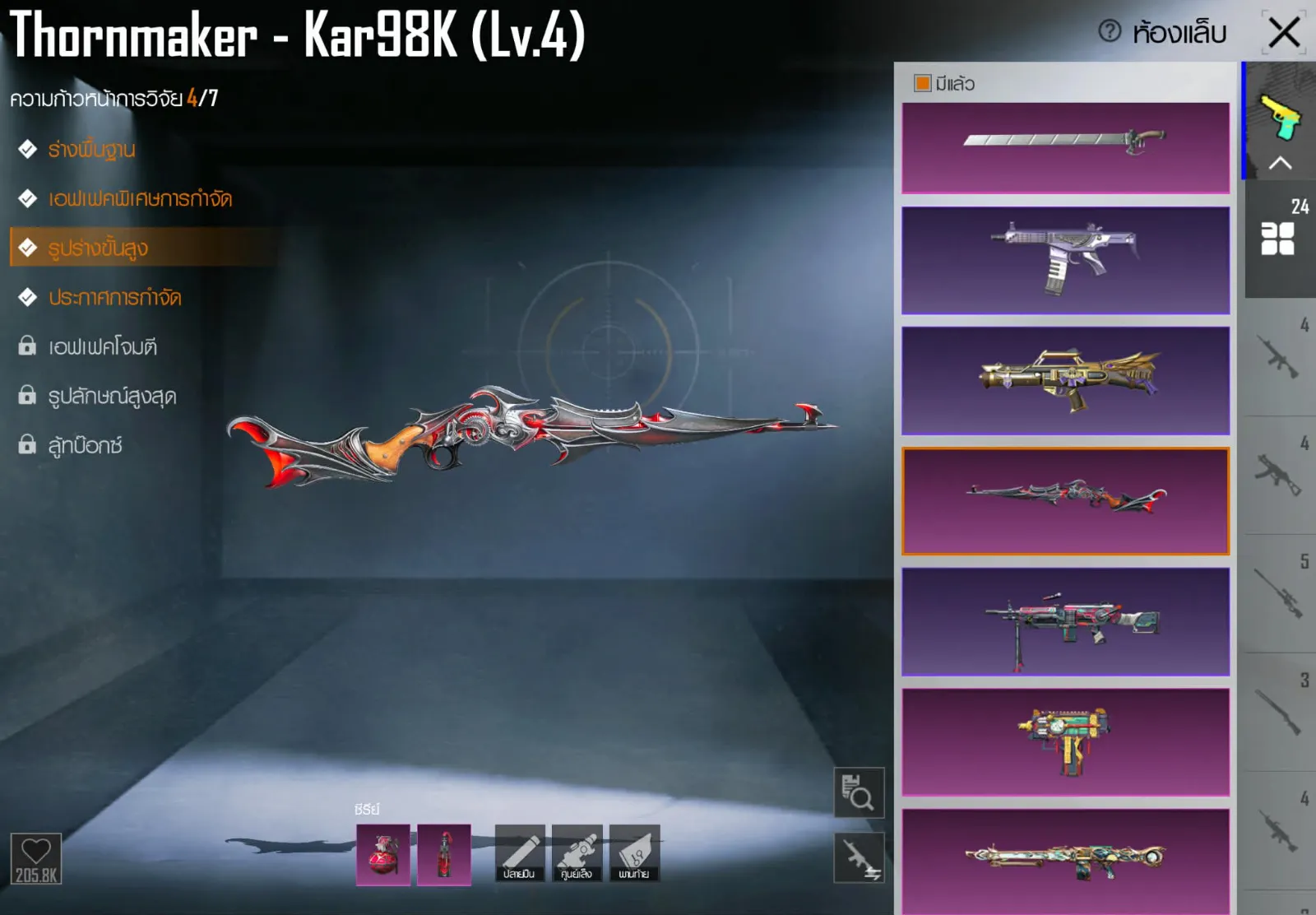Open the ห้องแล็บ help info
Screen dimensions: 1316x915
pyautogui.click(x=1110, y=32)
